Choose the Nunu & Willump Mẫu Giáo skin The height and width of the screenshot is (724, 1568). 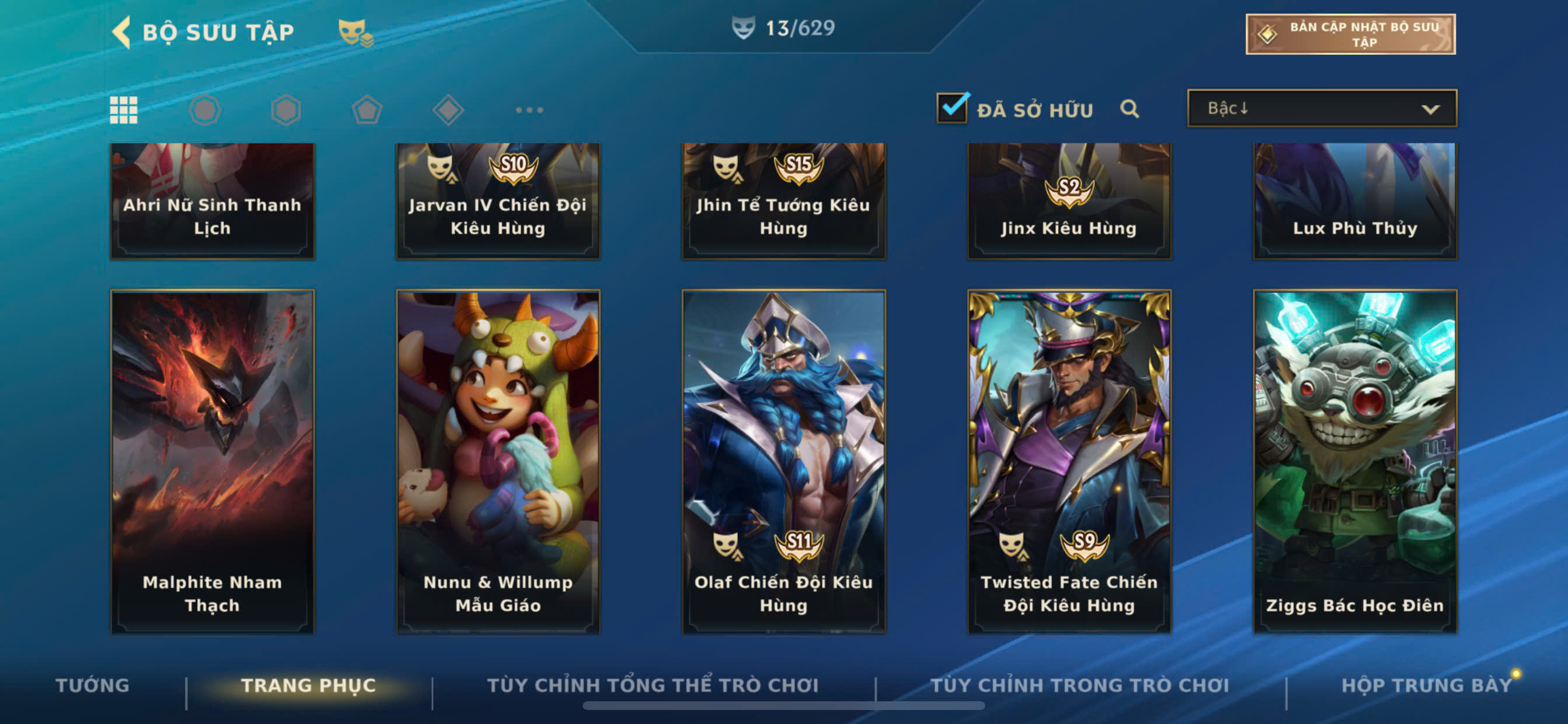point(498,461)
